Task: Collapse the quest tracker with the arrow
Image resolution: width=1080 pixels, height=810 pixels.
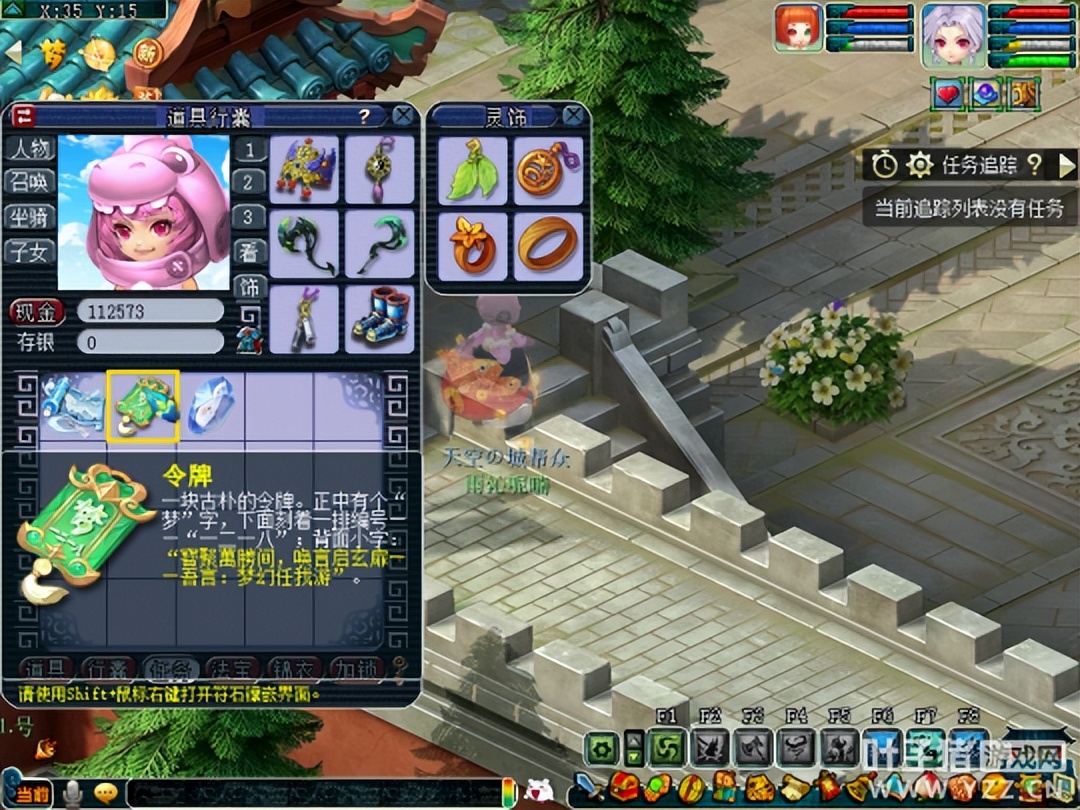Action: 1067,165
